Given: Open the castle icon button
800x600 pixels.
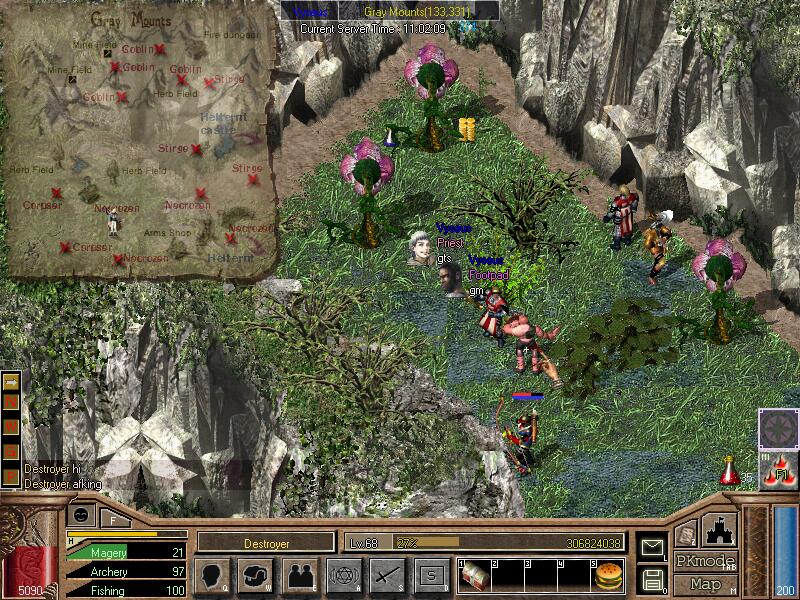Looking at the screenshot, I should [x=720, y=529].
